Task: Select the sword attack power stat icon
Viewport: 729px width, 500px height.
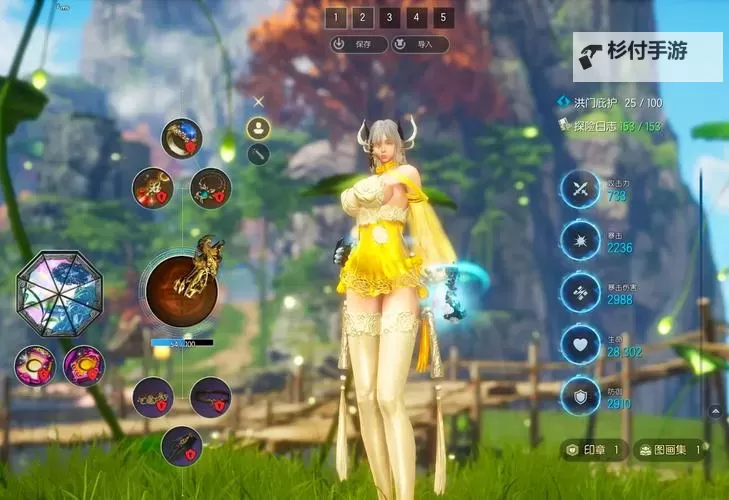Action: pos(579,189)
